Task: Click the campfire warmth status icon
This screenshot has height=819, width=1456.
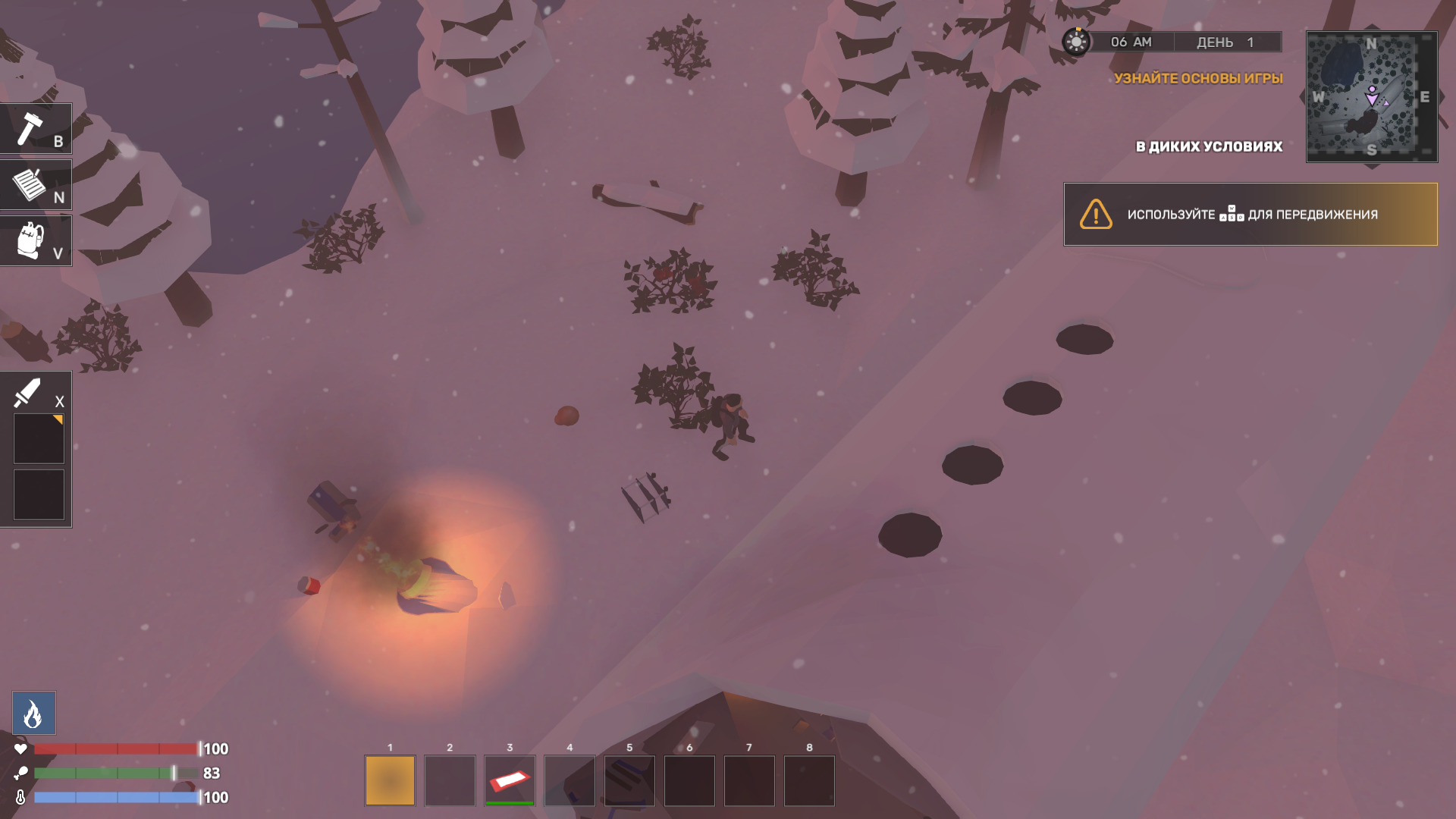Action: [x=33, y=713]
